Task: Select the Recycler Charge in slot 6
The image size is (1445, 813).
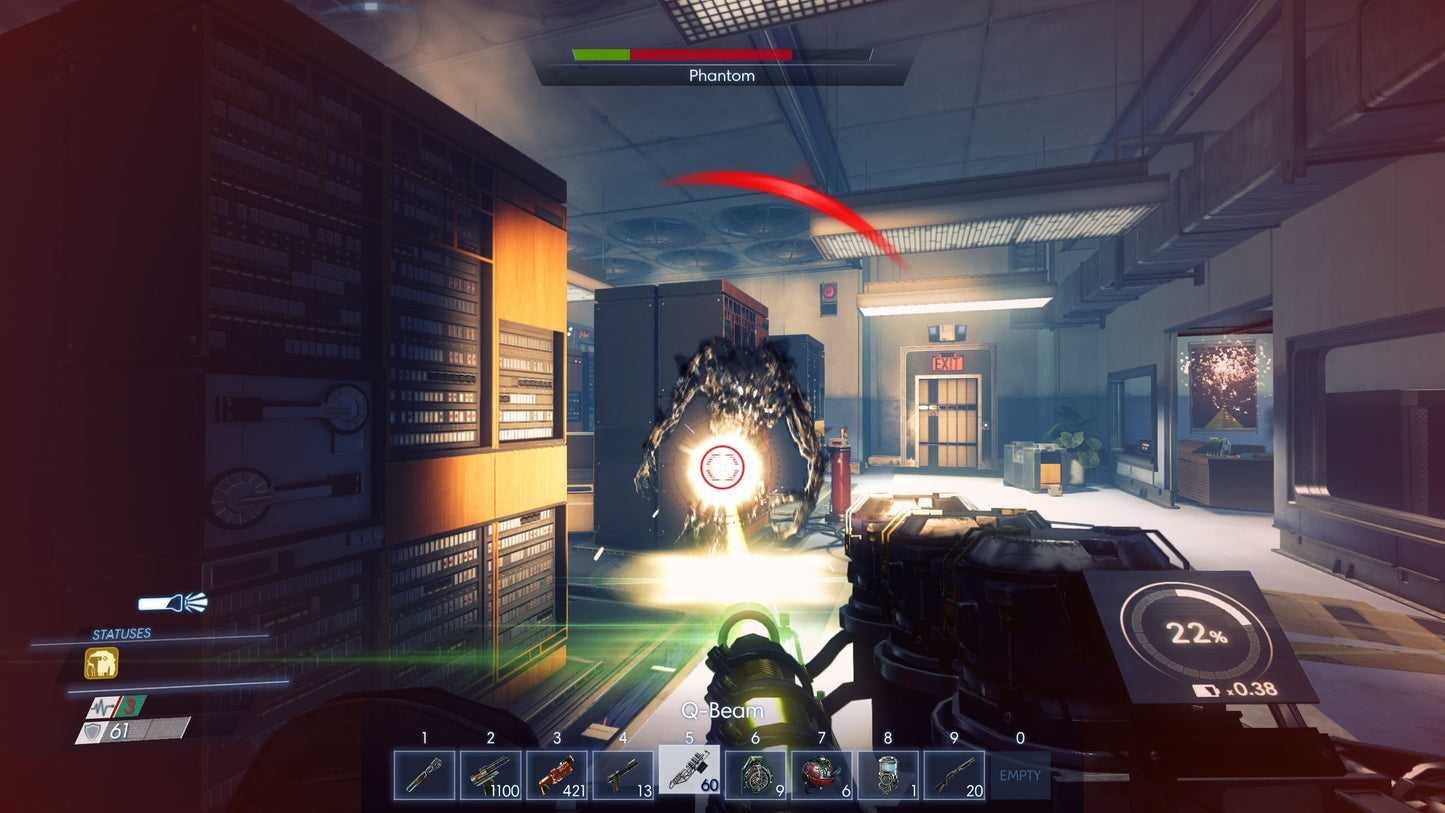Action: click(755, 775)
